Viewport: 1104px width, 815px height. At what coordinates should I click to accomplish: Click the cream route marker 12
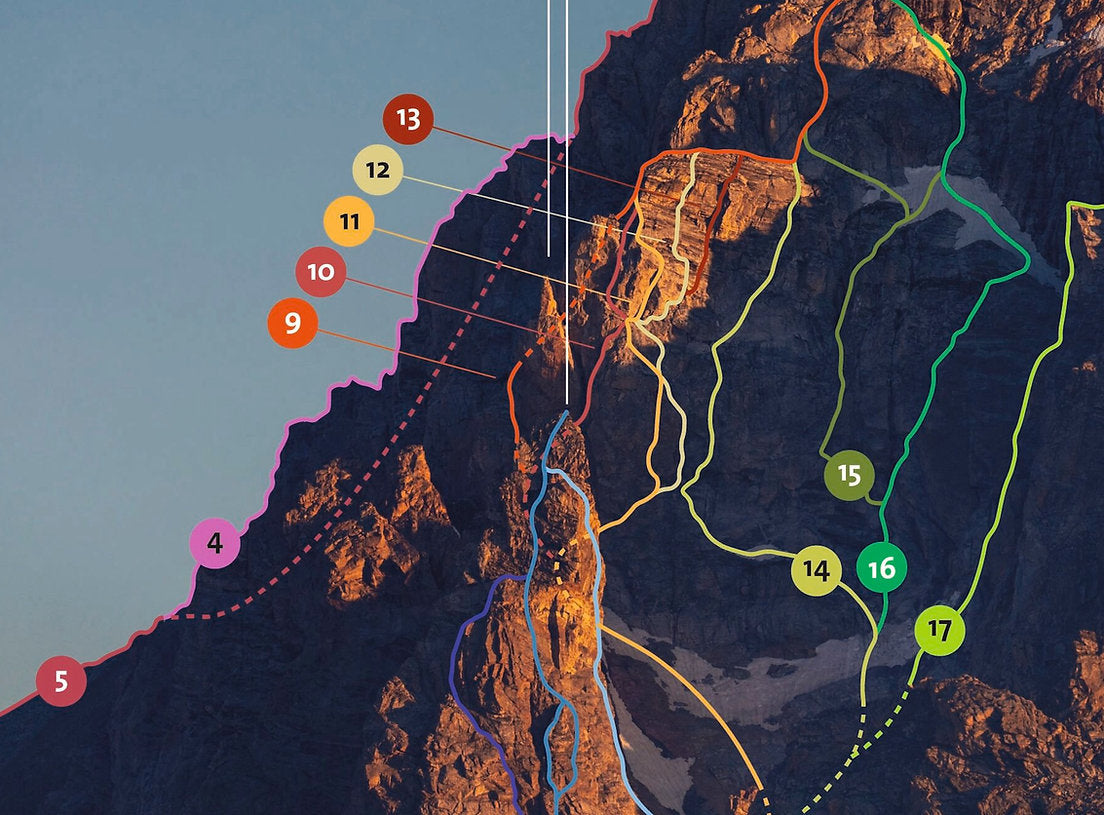(x=377, y=170)
